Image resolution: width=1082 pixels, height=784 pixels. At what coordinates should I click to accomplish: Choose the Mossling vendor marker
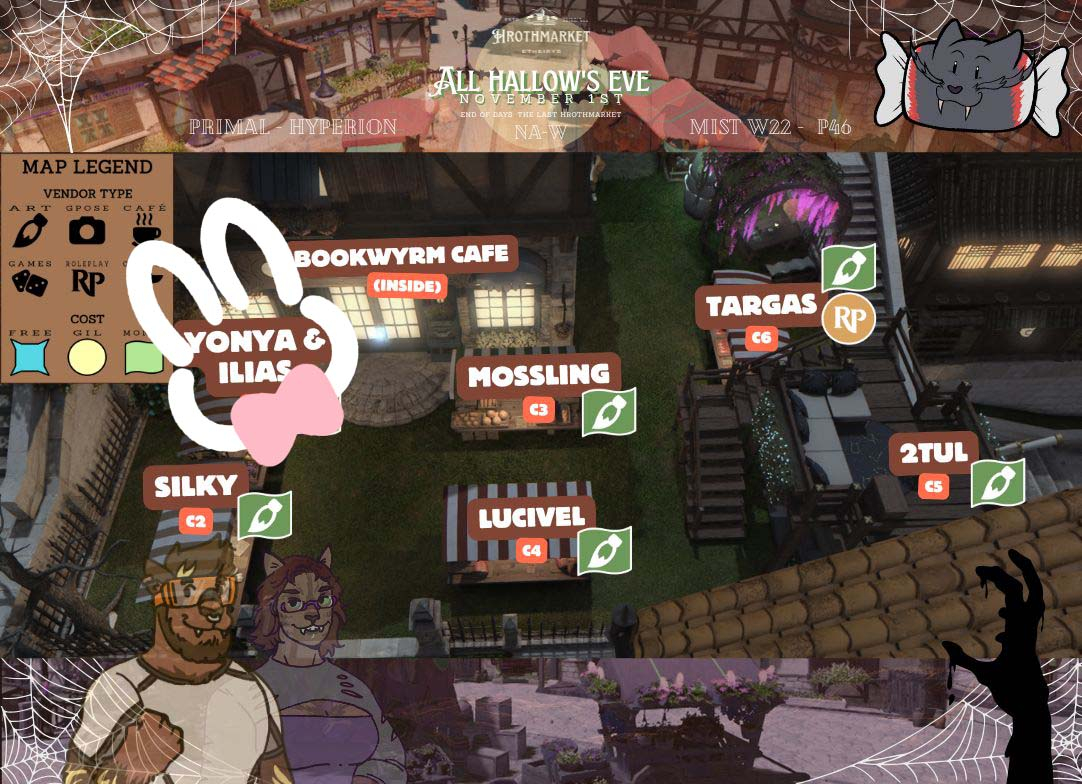click(x=538, y=376)
